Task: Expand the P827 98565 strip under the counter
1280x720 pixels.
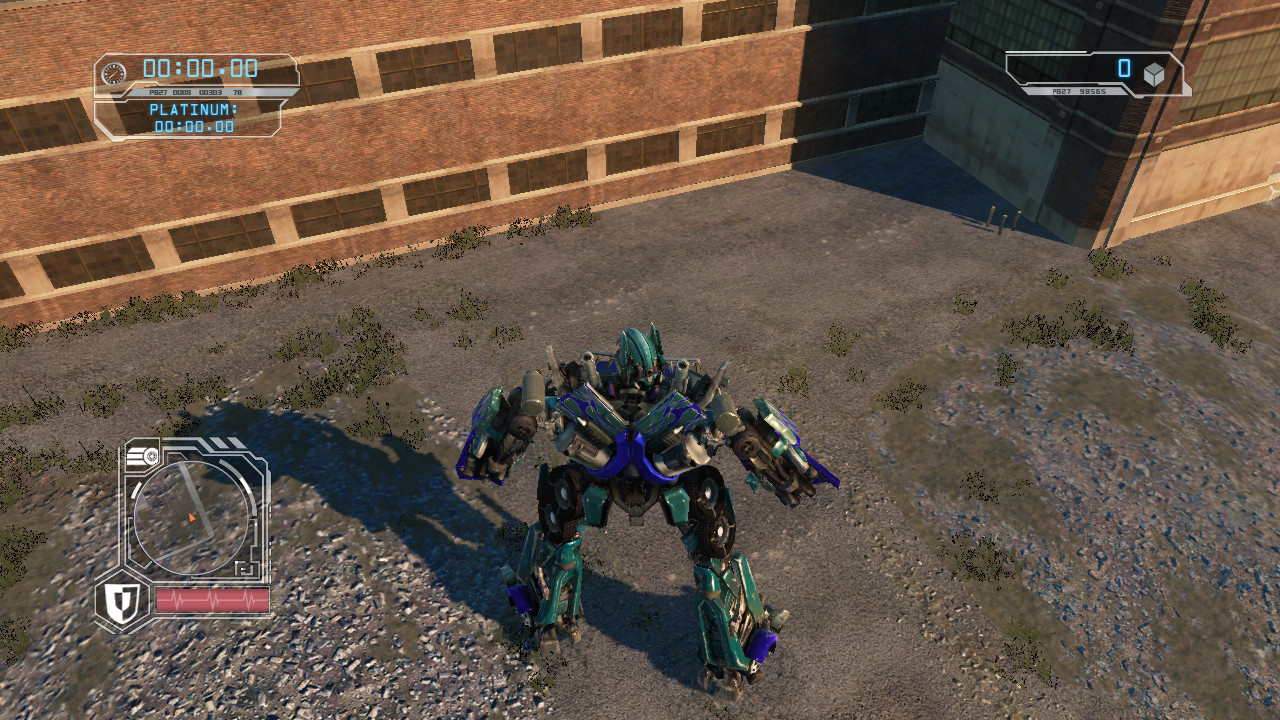Action: (x=1079, y=92)
